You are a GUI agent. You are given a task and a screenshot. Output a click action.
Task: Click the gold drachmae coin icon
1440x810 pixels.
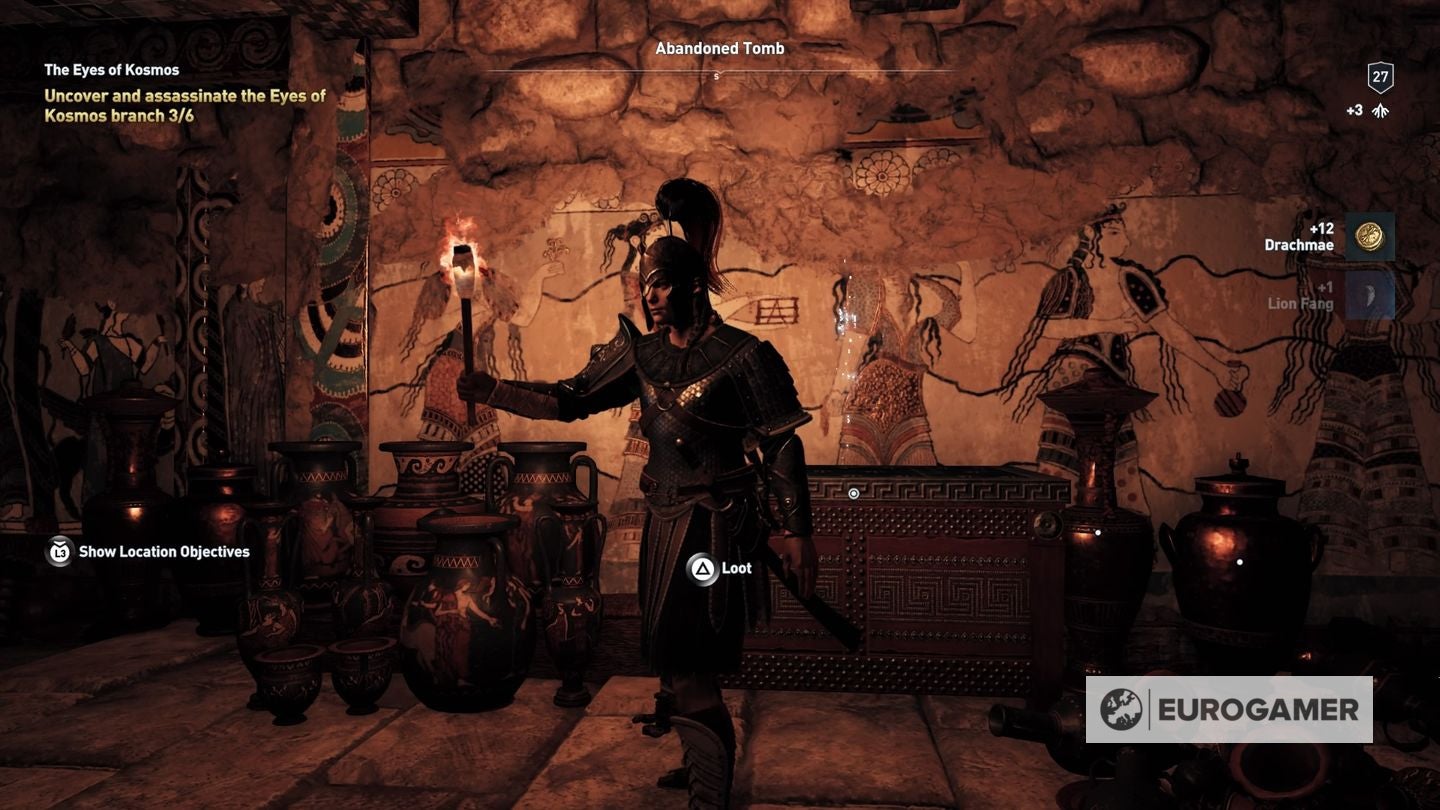point(1370,237)
